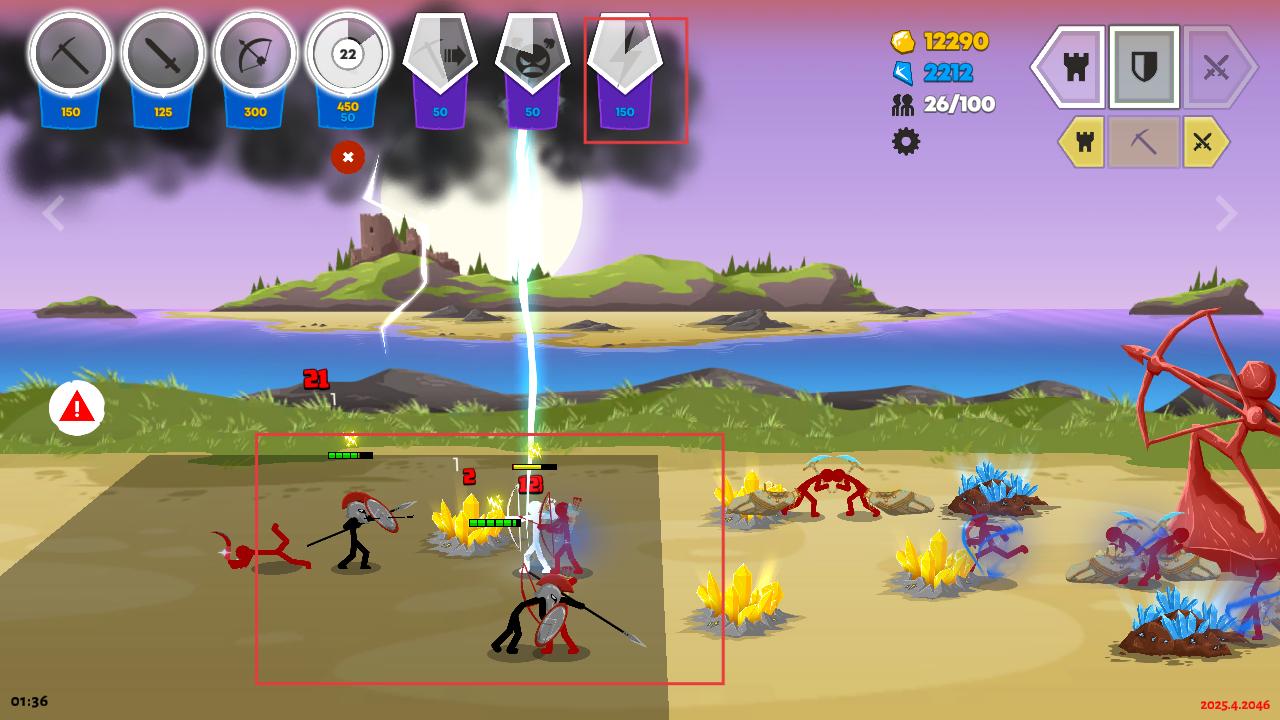Open the gear settings menu
This screenshot has width=1280, height=720.
(x=906, y=141)
